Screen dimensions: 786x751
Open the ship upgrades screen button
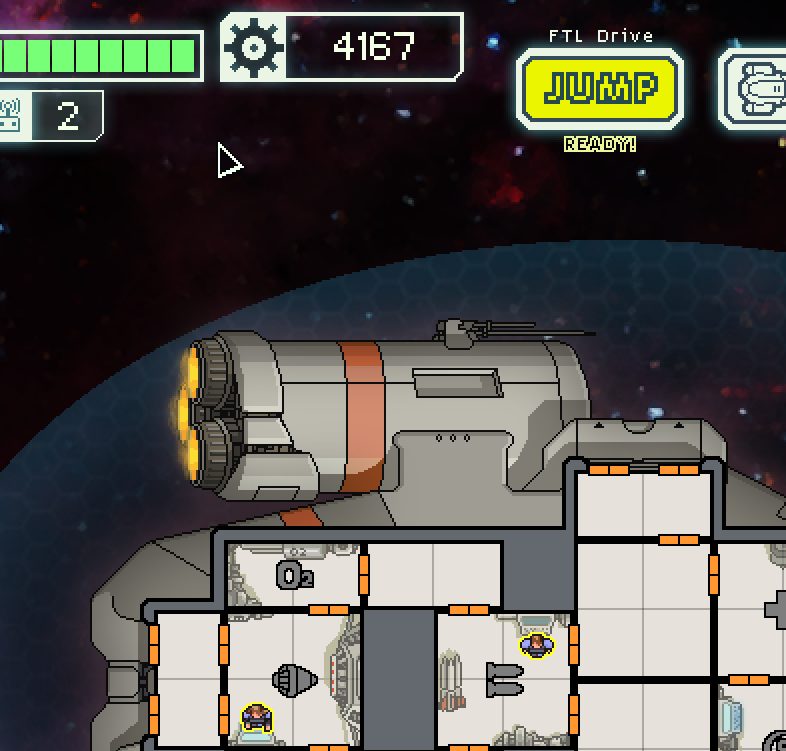(x=758, y=90)
